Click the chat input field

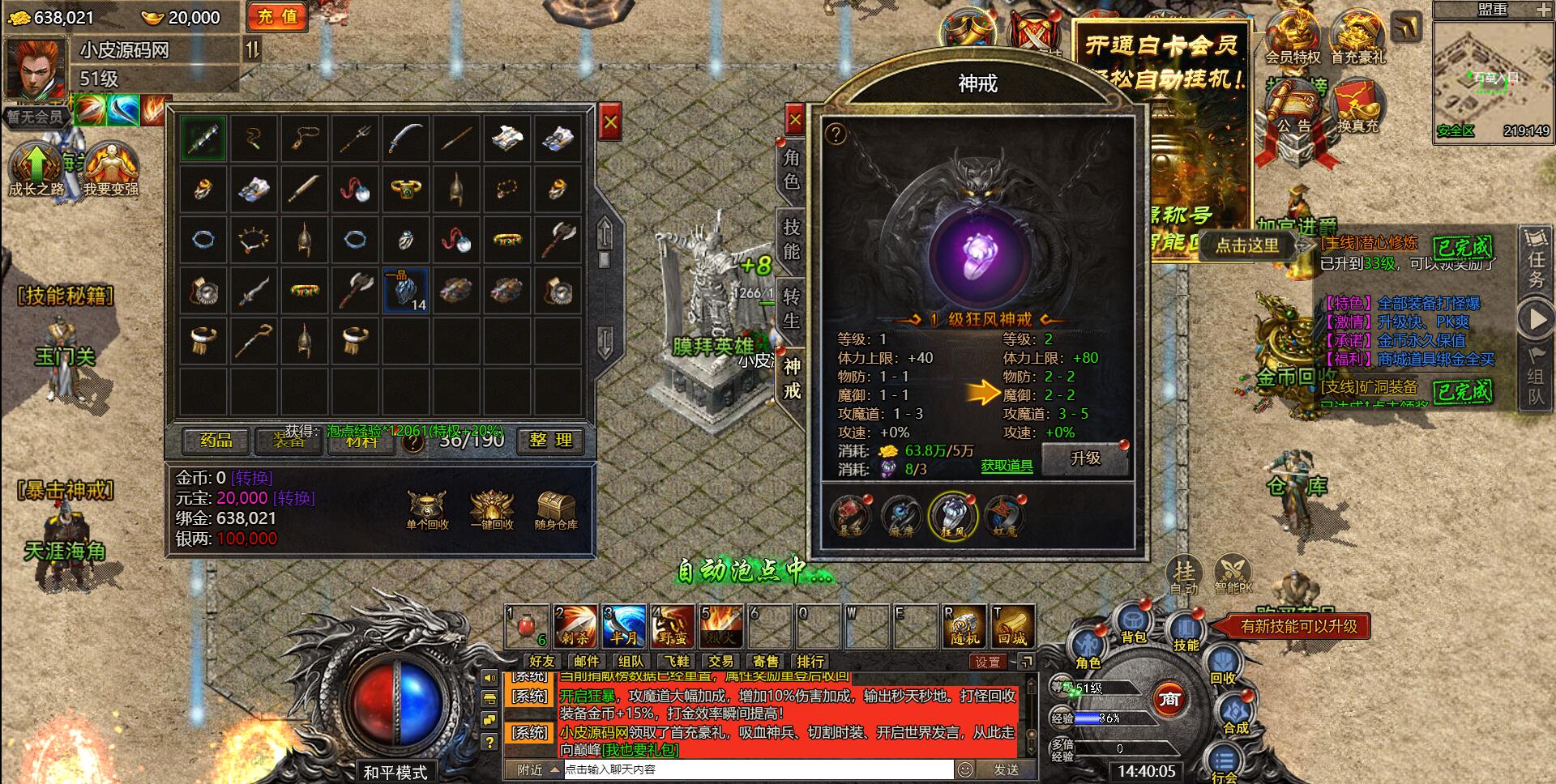[758, 769]
